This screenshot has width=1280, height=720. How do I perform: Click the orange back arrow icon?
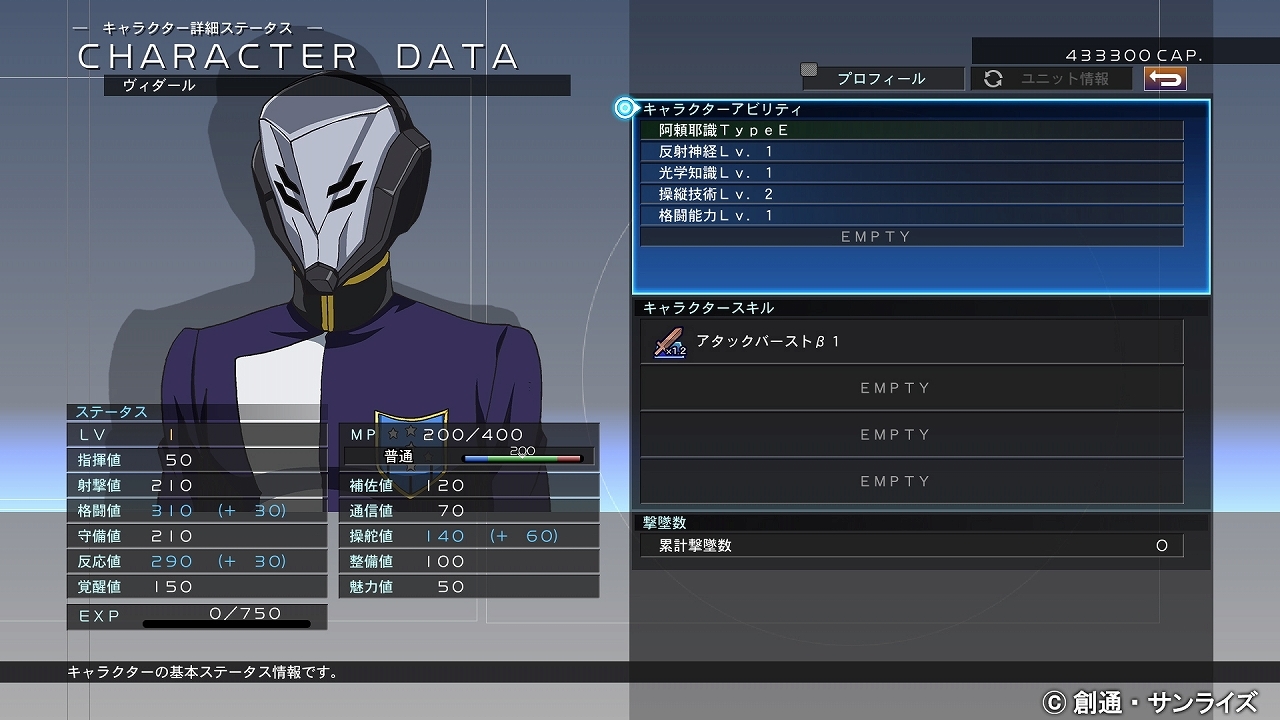1163,78
